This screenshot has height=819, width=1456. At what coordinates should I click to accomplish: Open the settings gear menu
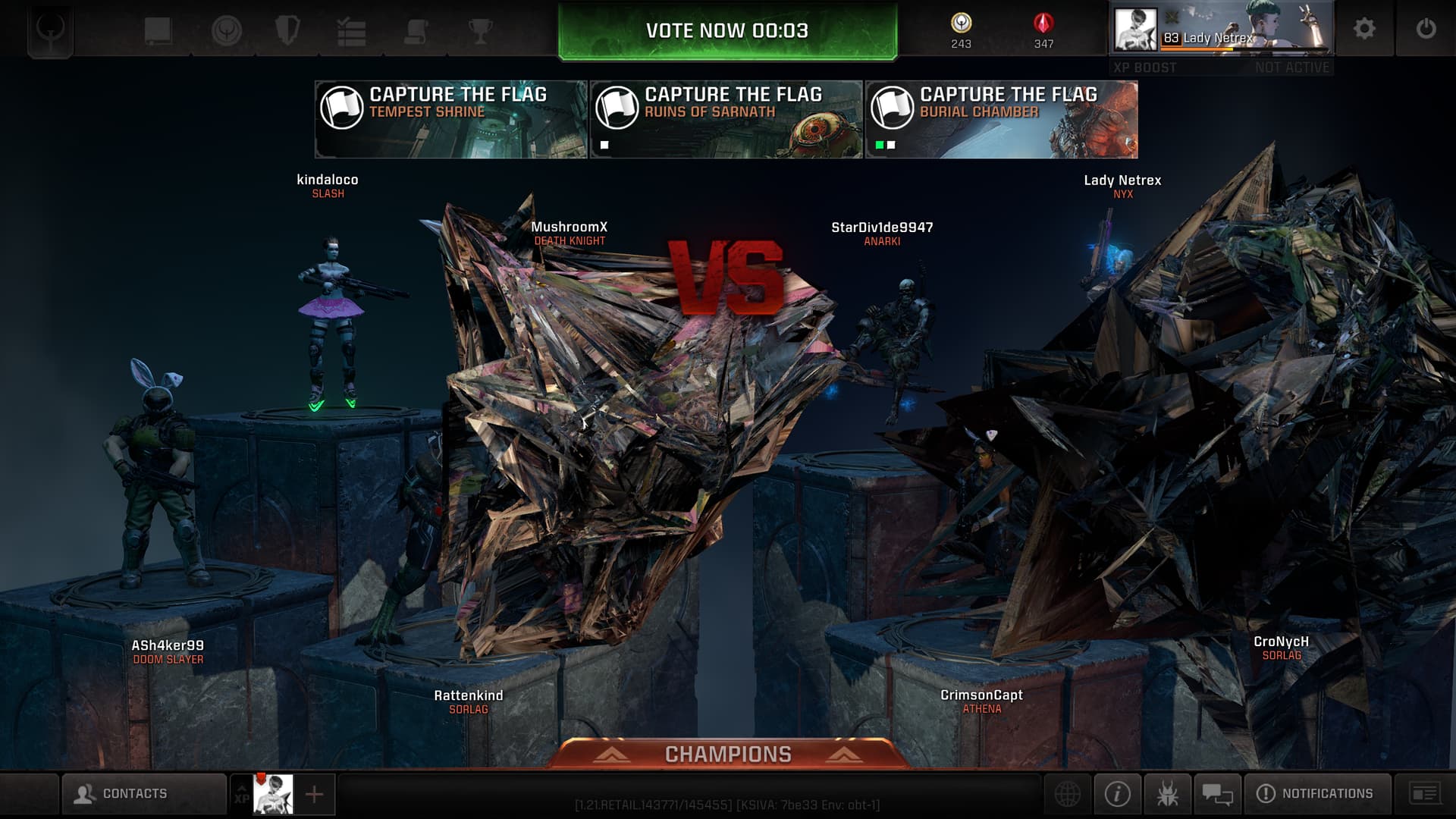point(1364,29)
